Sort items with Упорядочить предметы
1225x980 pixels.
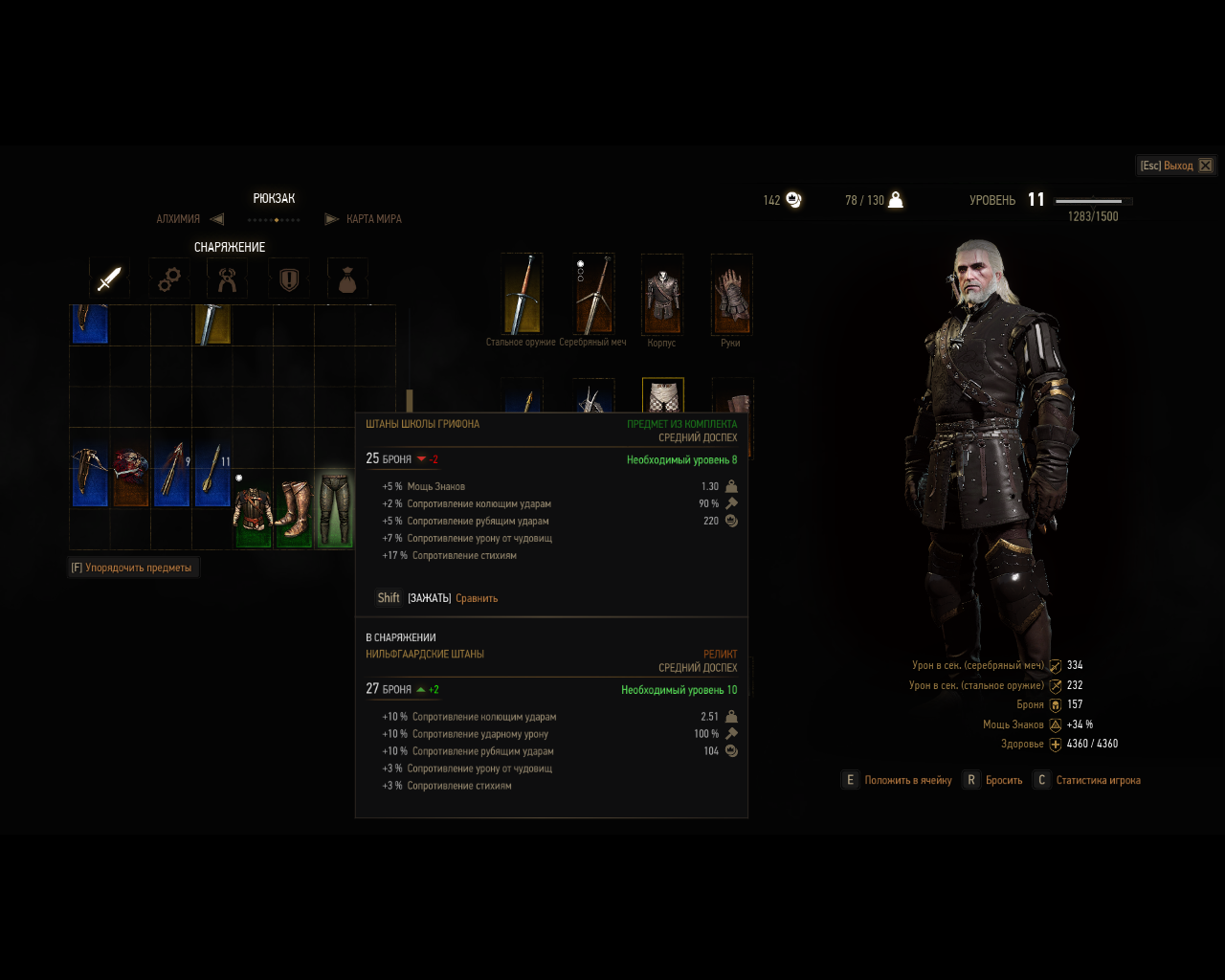132,568
